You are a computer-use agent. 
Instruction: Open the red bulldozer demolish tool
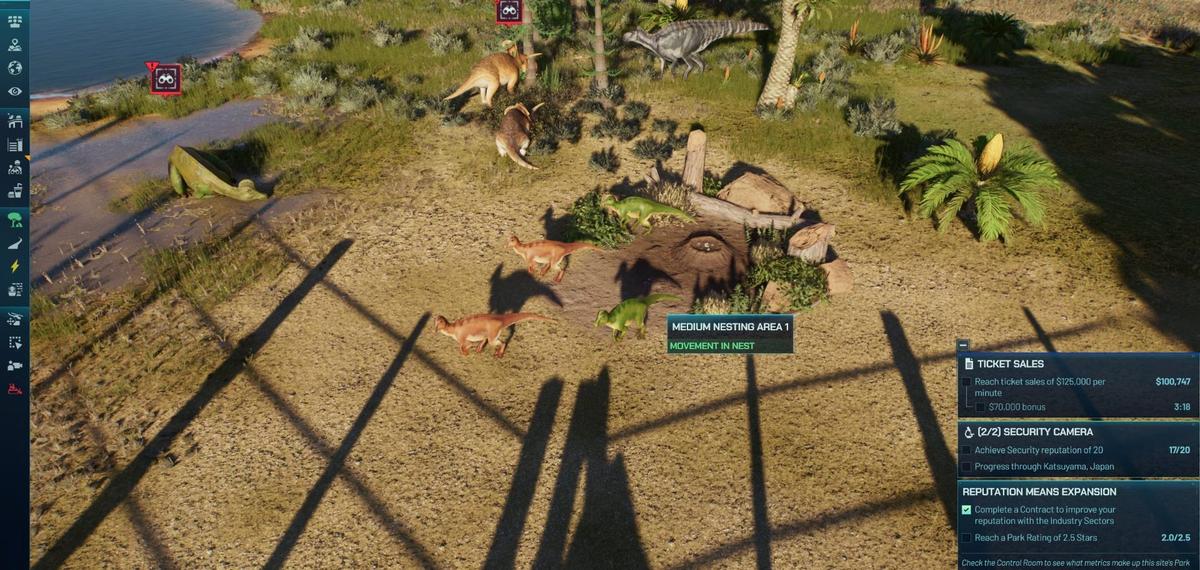coord(15,389)
